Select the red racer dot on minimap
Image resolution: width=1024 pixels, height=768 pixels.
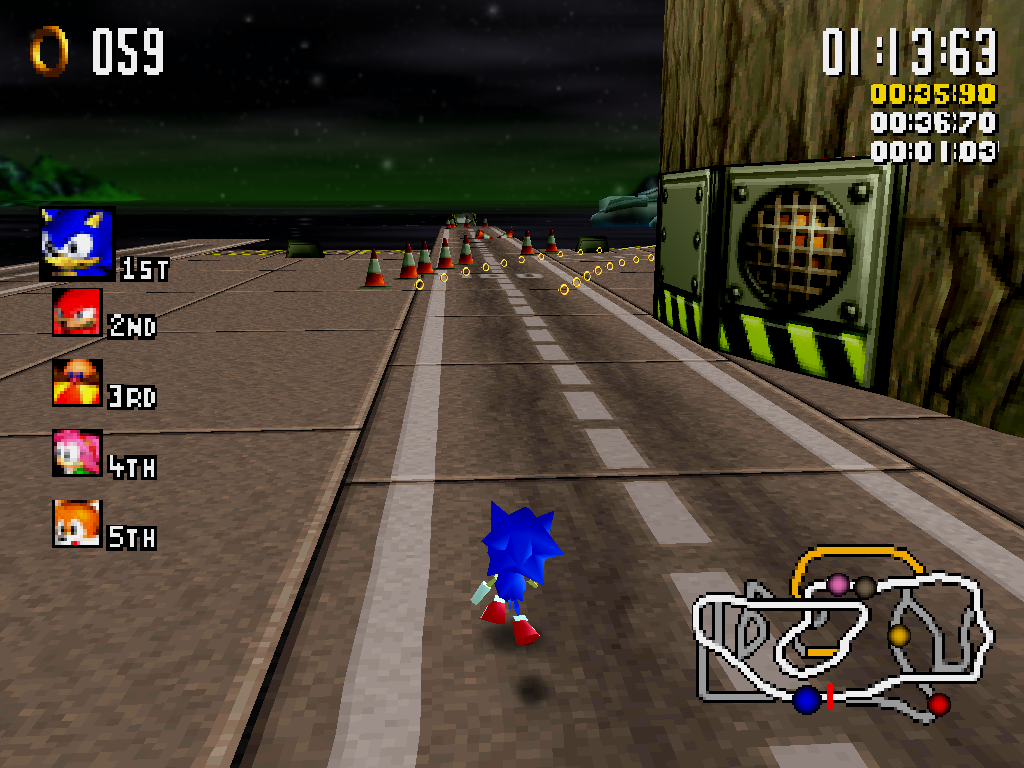click(x=938, y=705)
